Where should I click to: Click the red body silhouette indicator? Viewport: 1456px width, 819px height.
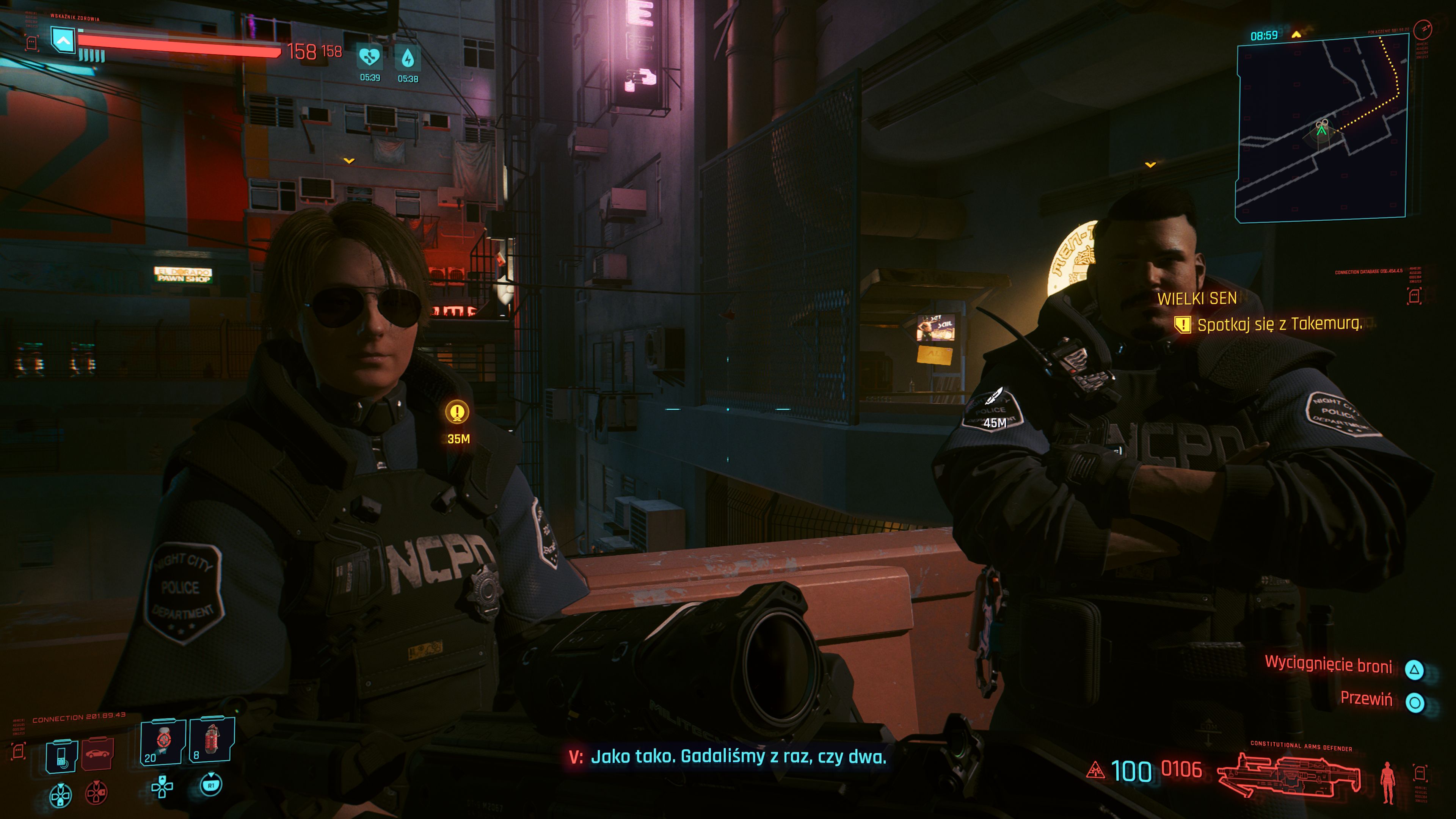1387,782
